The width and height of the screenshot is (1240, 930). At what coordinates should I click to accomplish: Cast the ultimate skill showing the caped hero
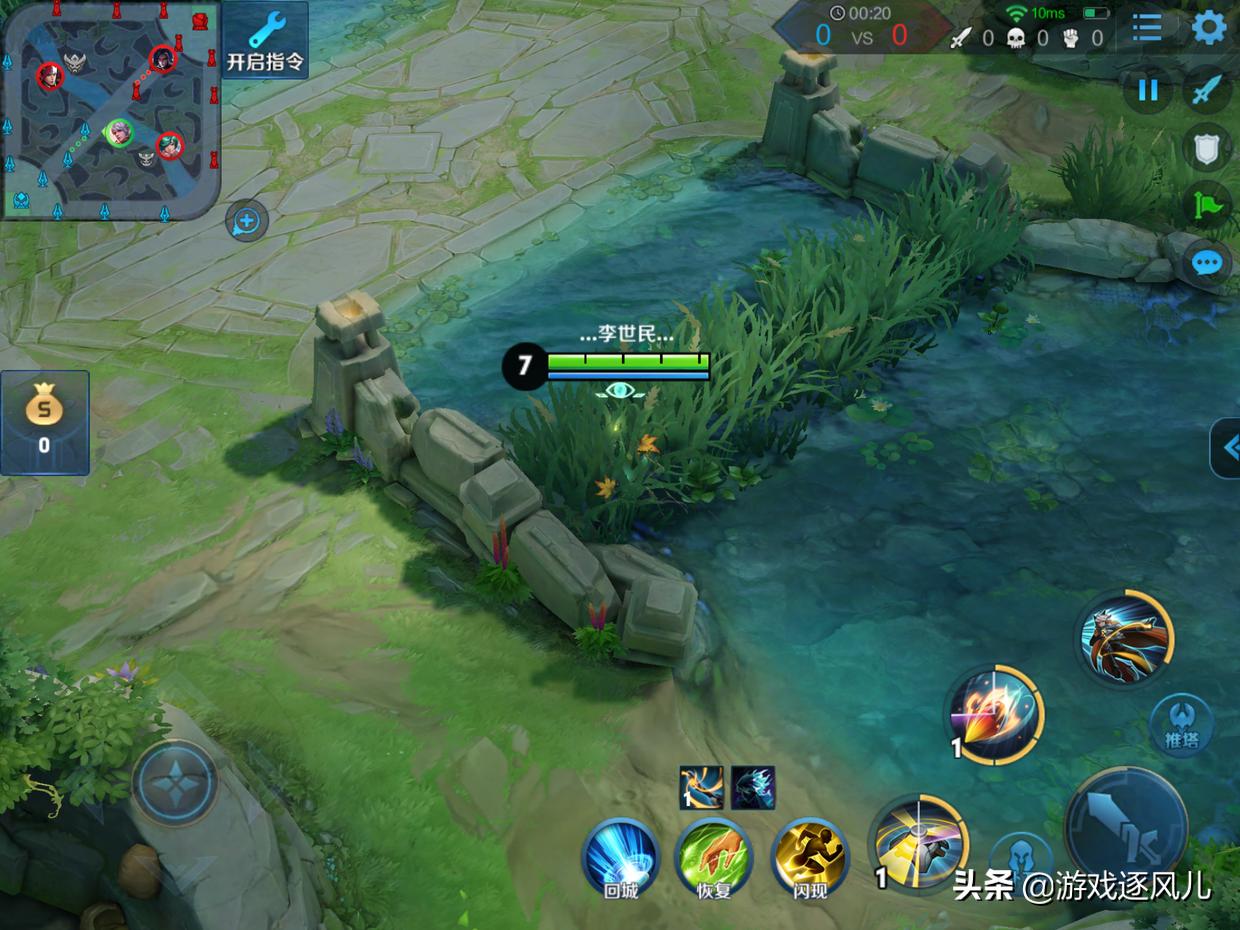[1125, 637]
